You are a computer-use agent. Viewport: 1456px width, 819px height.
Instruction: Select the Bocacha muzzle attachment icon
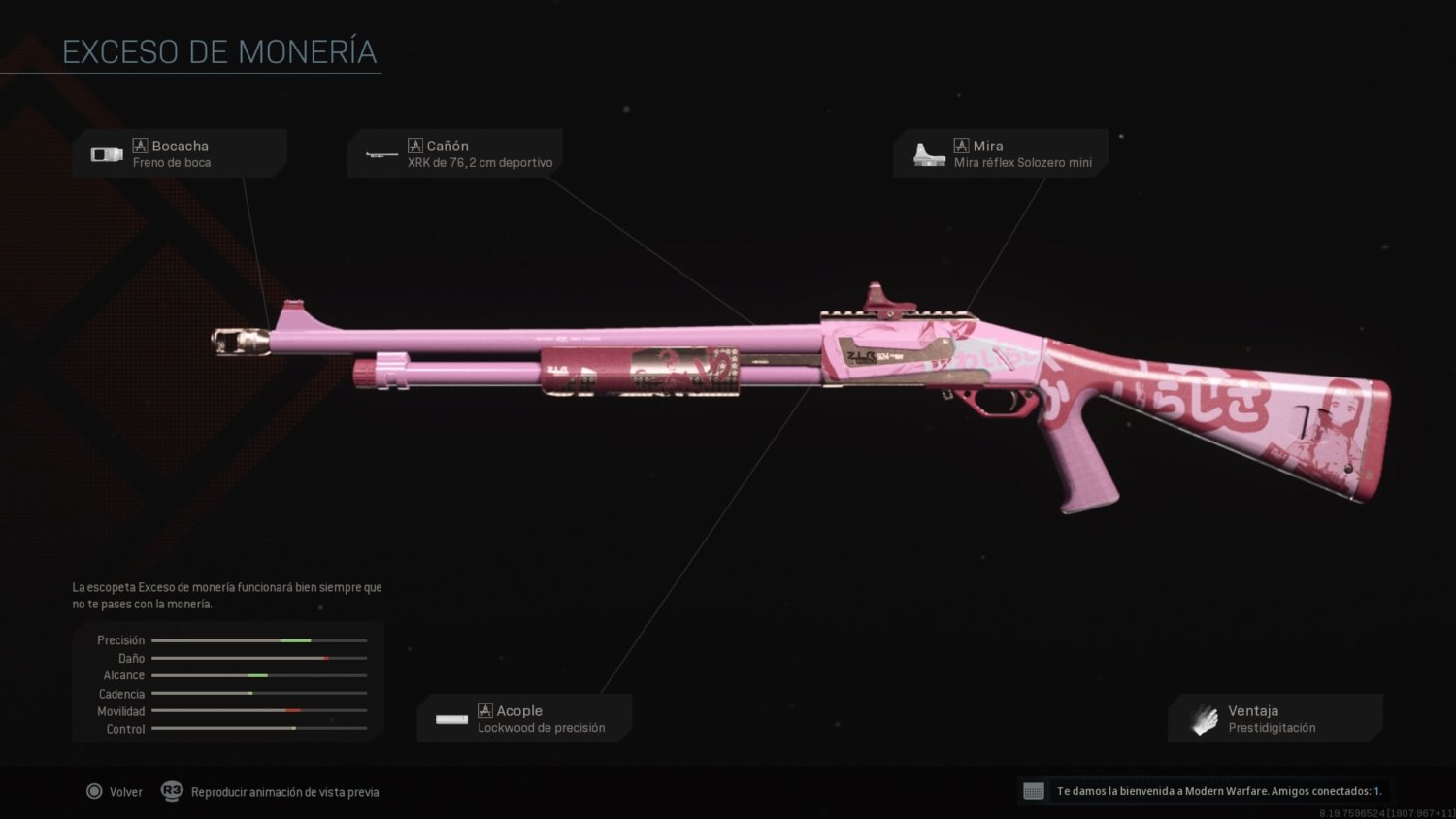(106, 152)
